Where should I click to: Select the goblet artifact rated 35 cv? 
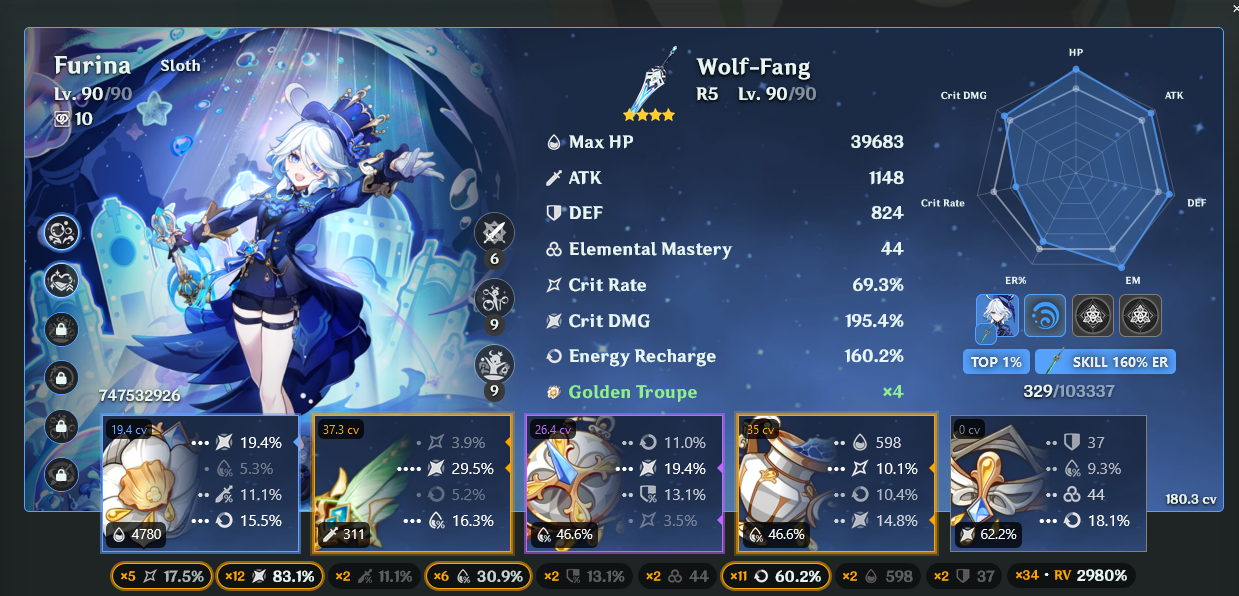(835, 483)
